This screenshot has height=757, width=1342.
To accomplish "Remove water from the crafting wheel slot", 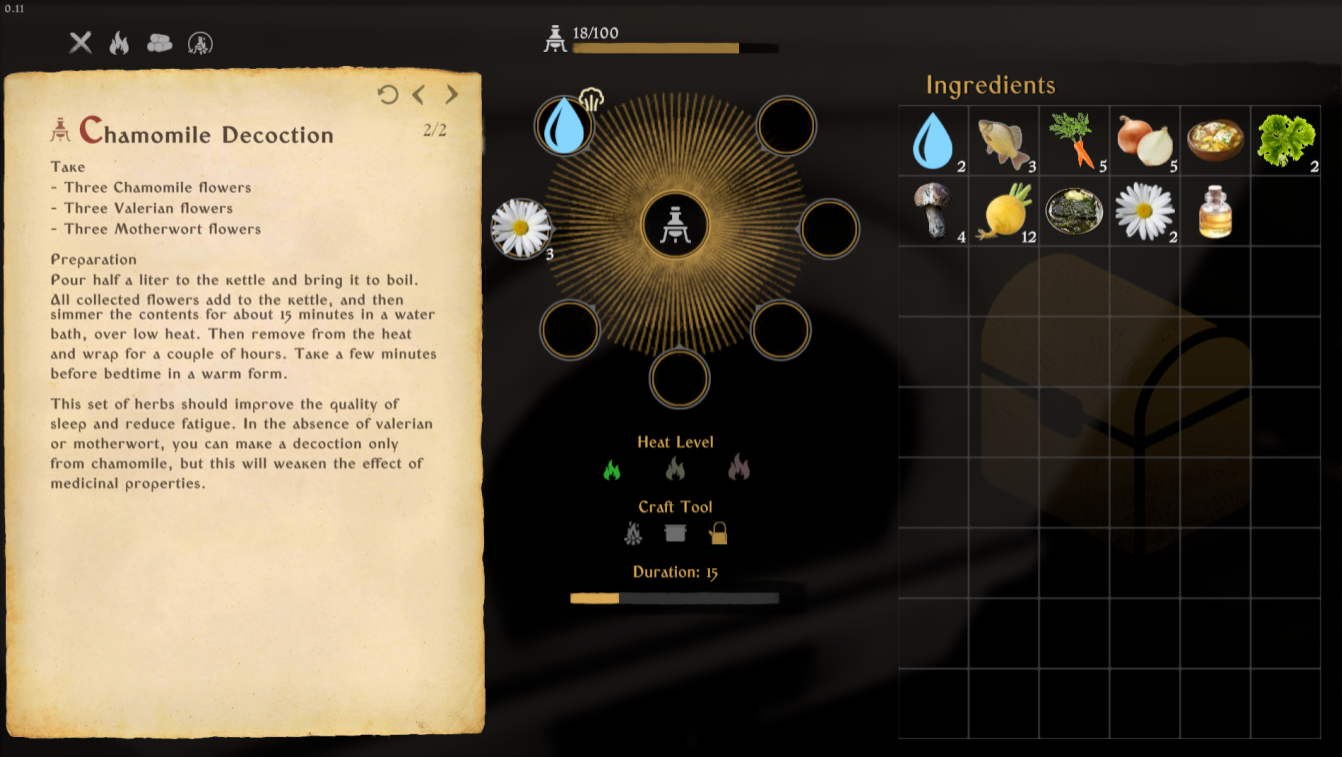I will pyautogui.click(x=564, y=126).
